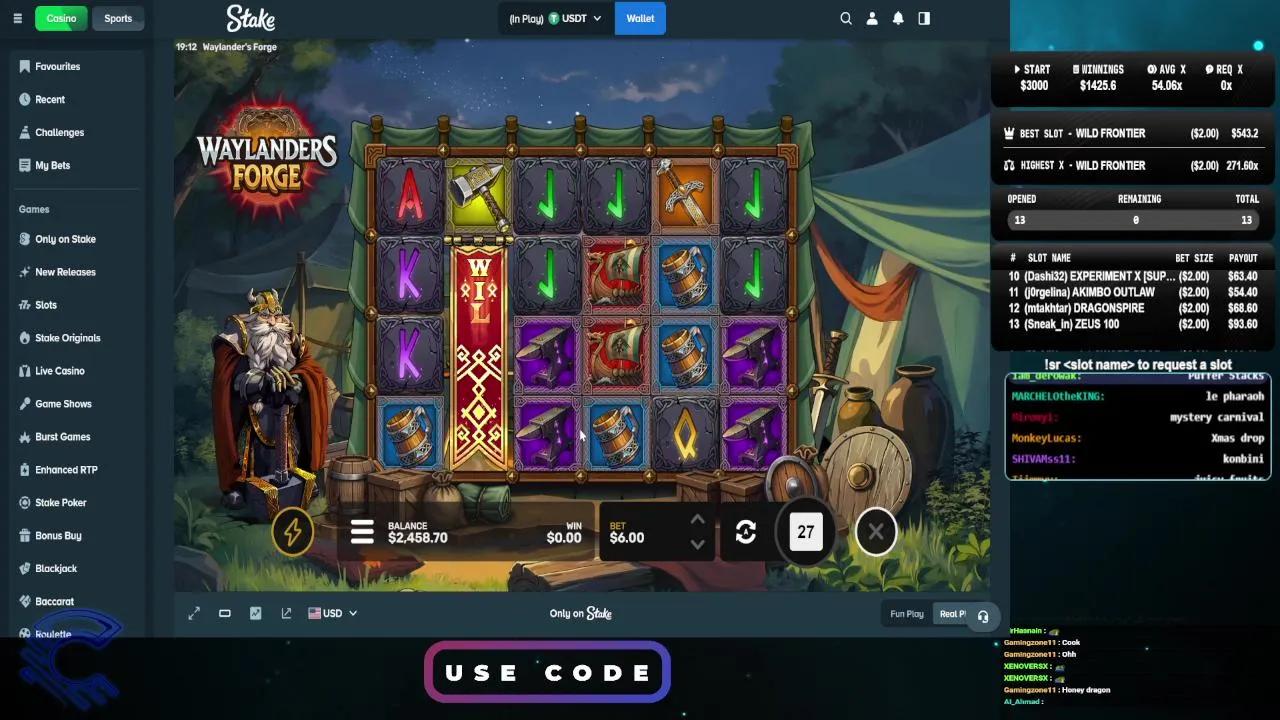1280x720 pixels.
Task: Open the Wallet button
Action: [640, 18]
